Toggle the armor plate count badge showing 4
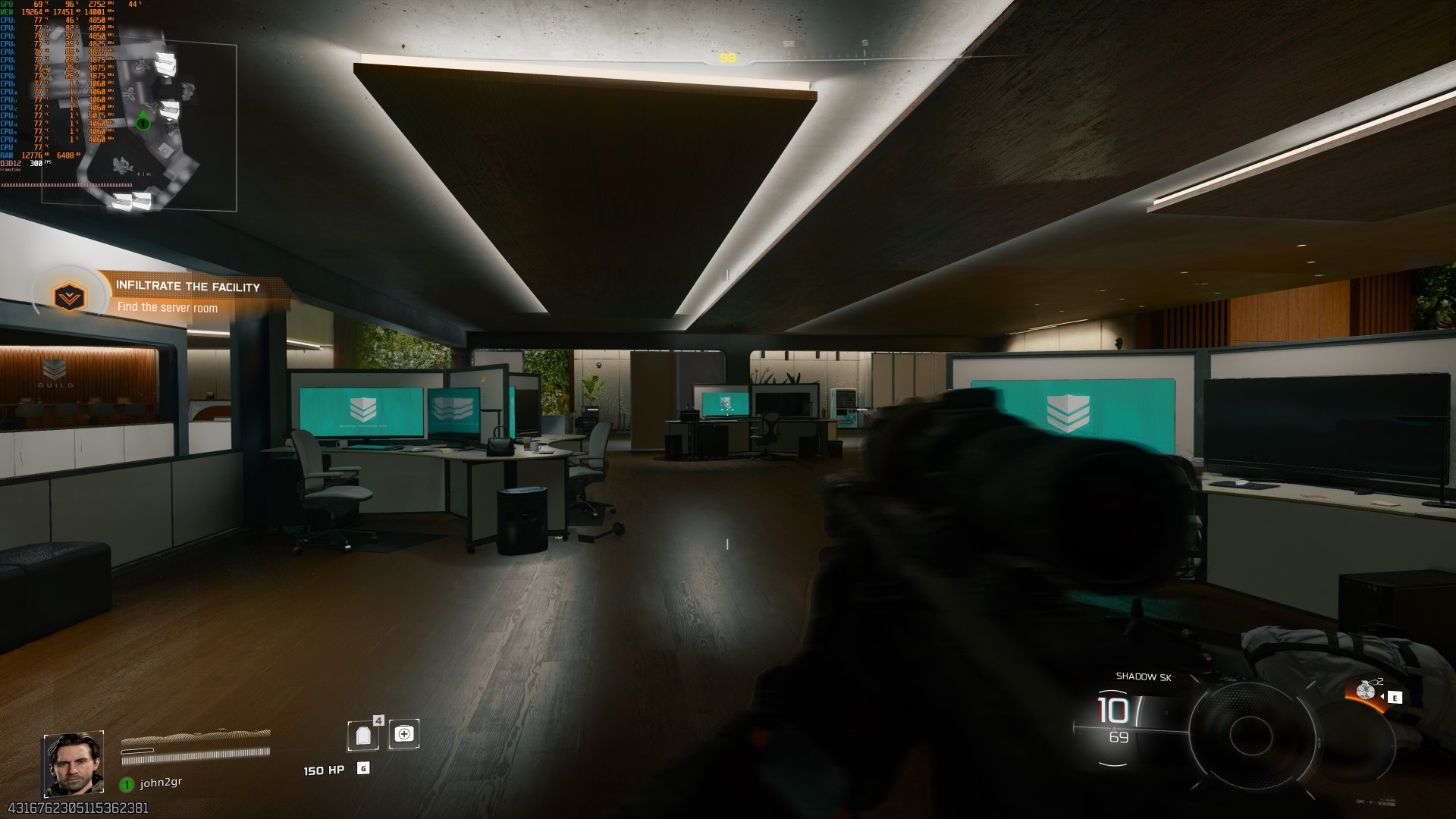The height and width of the screenshot is (819, 1456). point(378,720)
